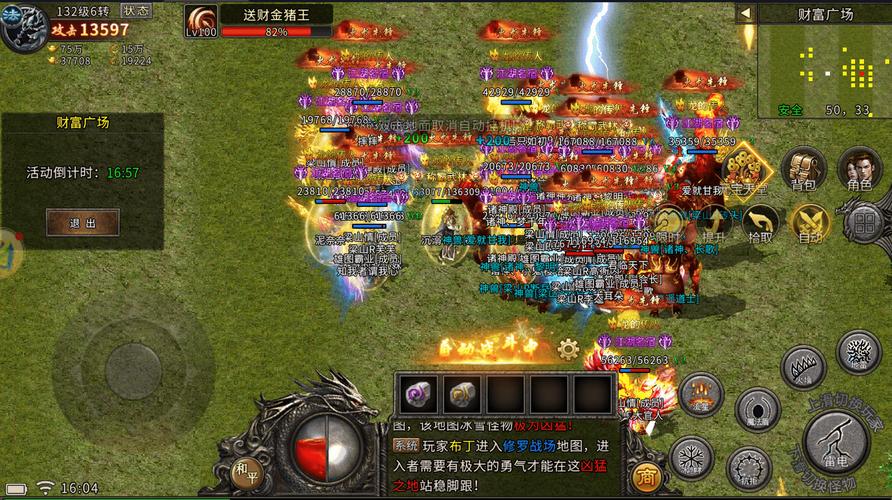The image size is (892, 500).
Task: Select the 送财金猪王 boss target frame
Action: pos(260,21)
